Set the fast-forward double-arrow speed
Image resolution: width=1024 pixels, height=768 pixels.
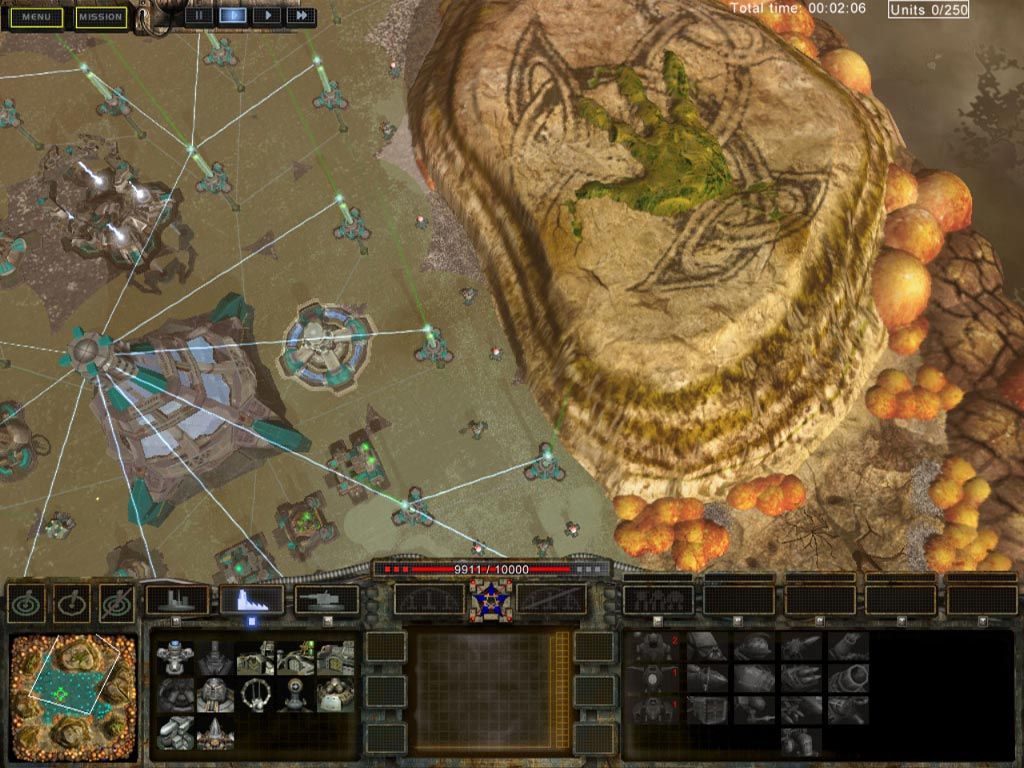pos(300,15)
